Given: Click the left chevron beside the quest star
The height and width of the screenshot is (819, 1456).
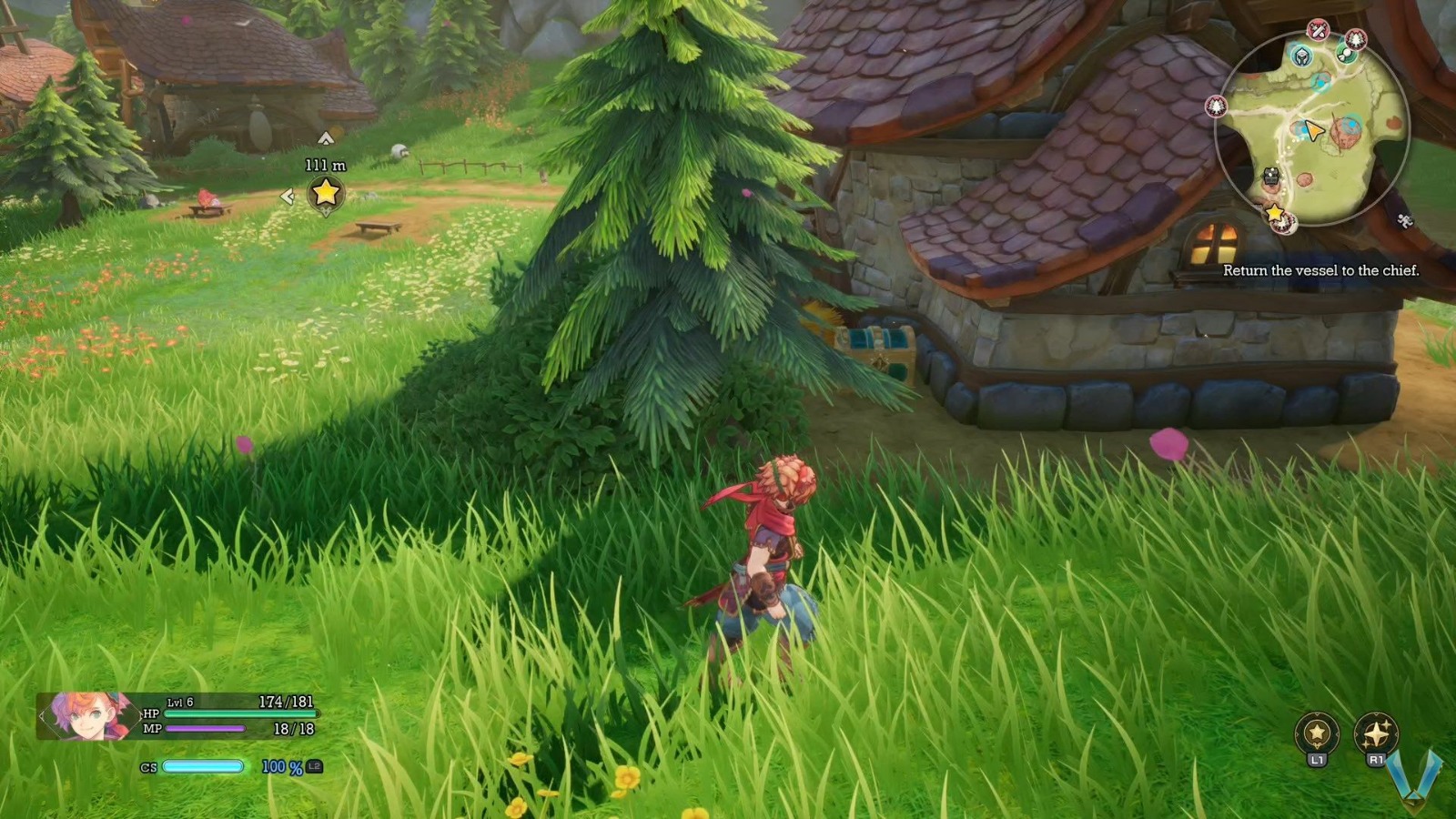Looking at the screenshot, I should 286,194.
